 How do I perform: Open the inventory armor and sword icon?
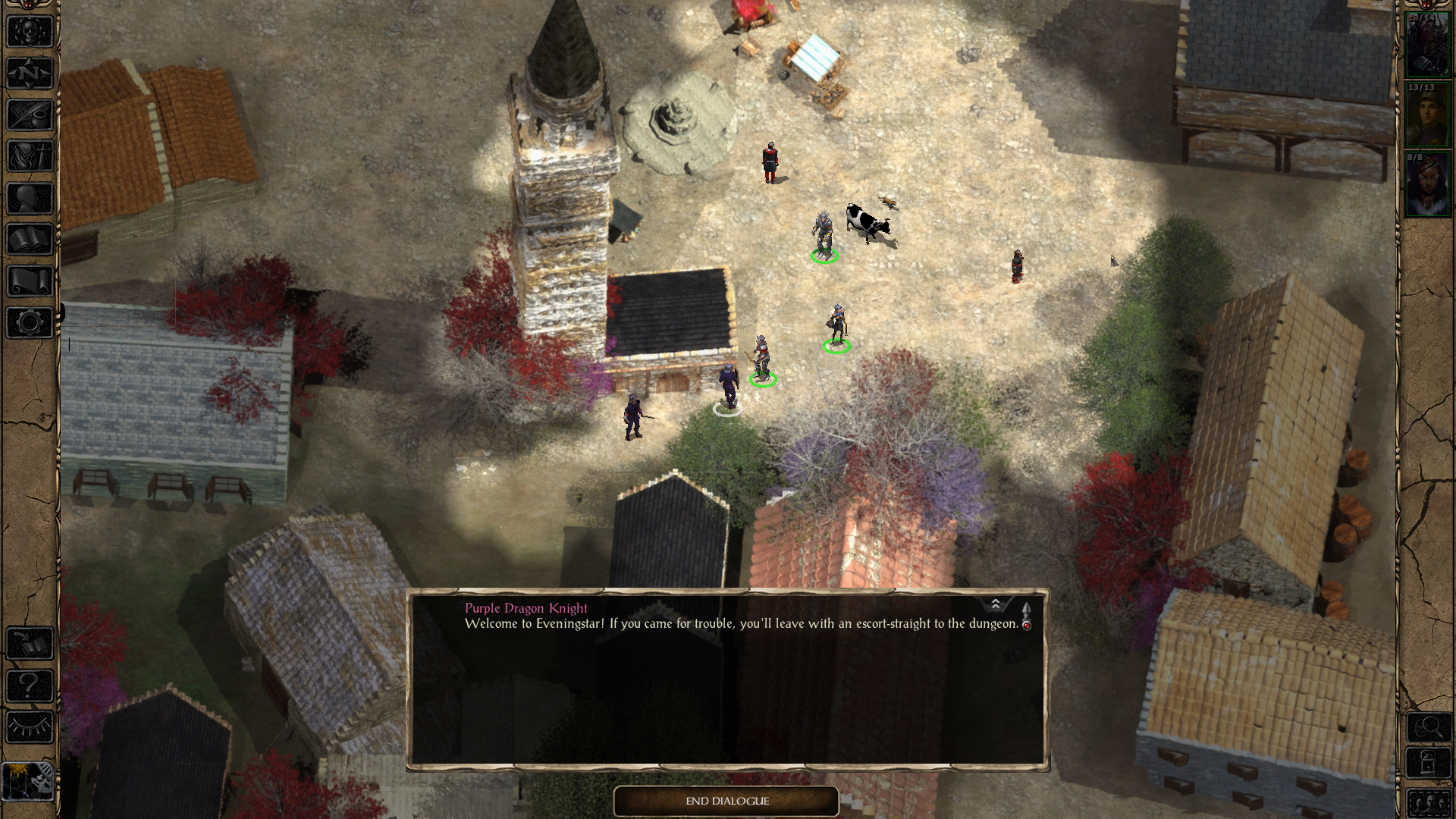pos(30,157)
